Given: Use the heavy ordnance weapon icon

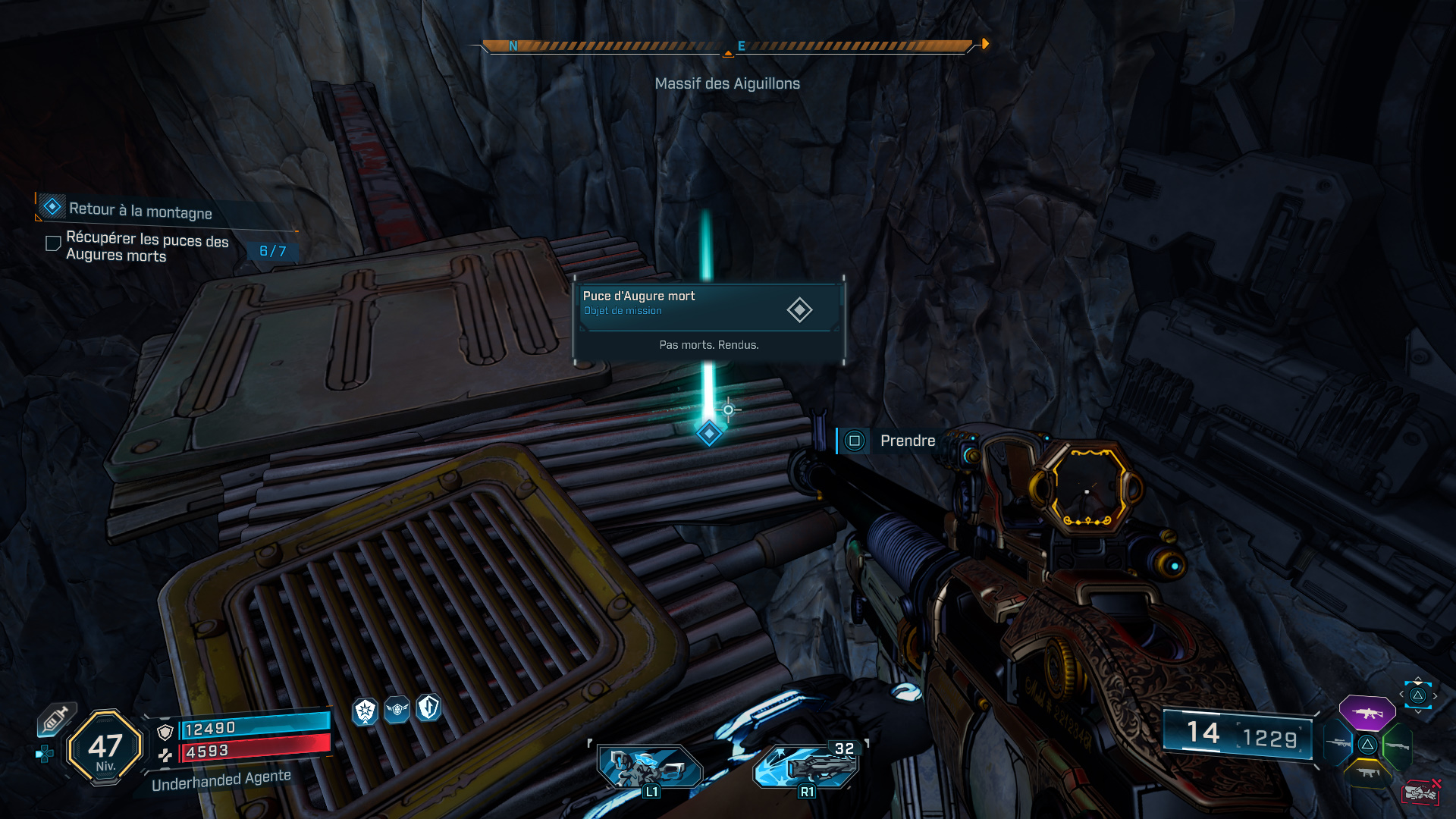Looking at the screenshot, I should [807, 766].
